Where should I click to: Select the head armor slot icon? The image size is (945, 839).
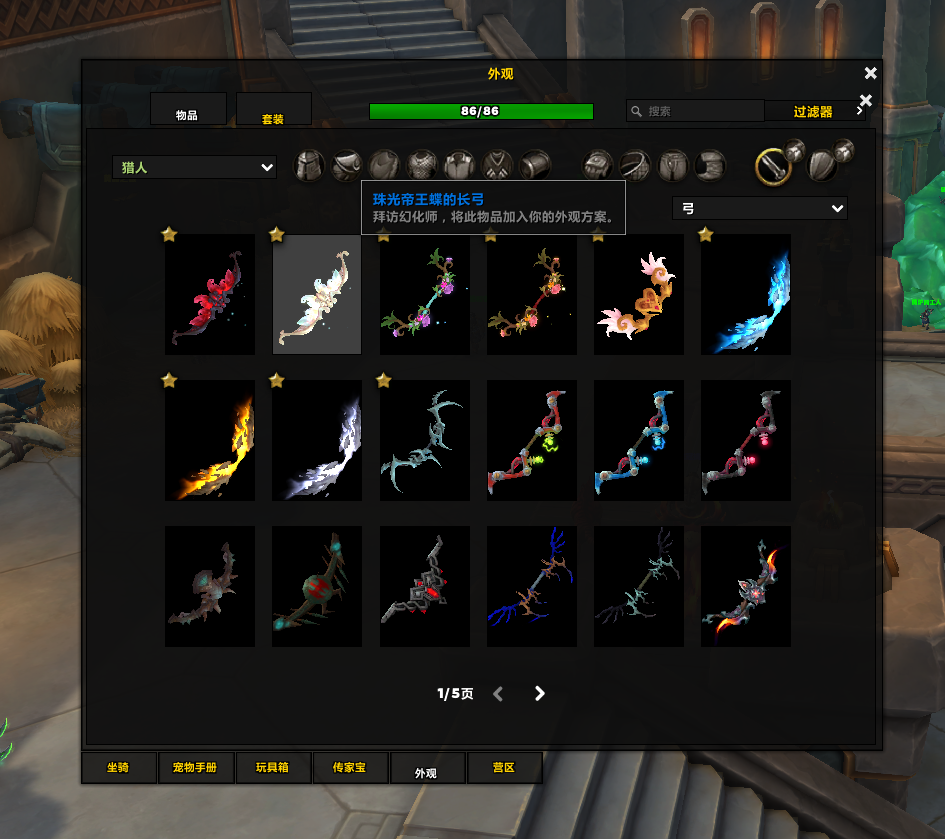[x=309, y=165]
